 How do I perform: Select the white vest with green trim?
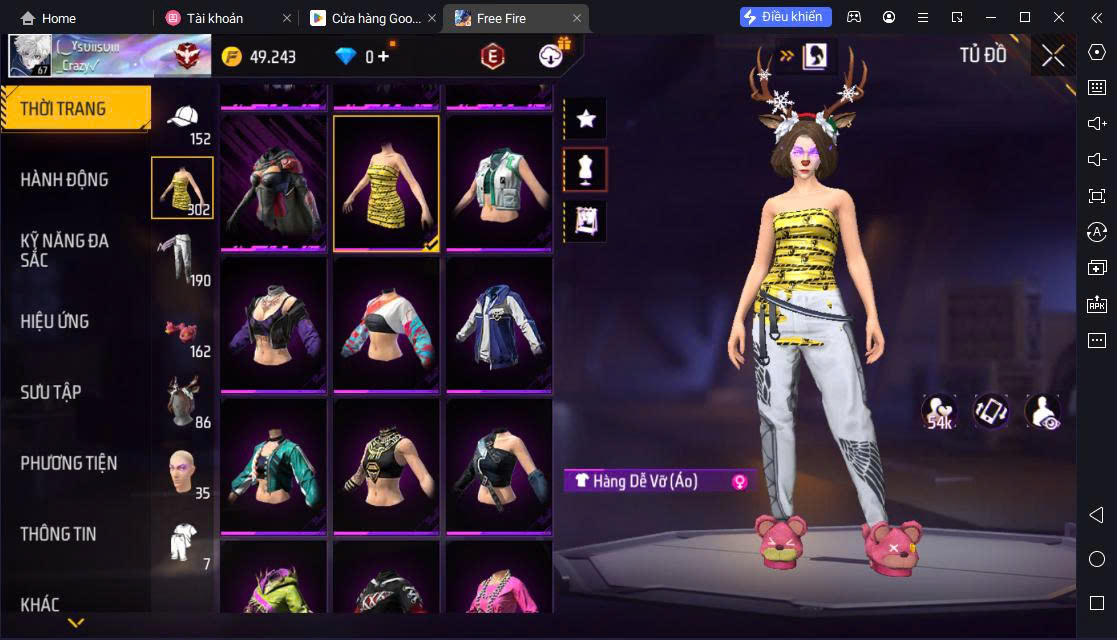coord(498,183)
